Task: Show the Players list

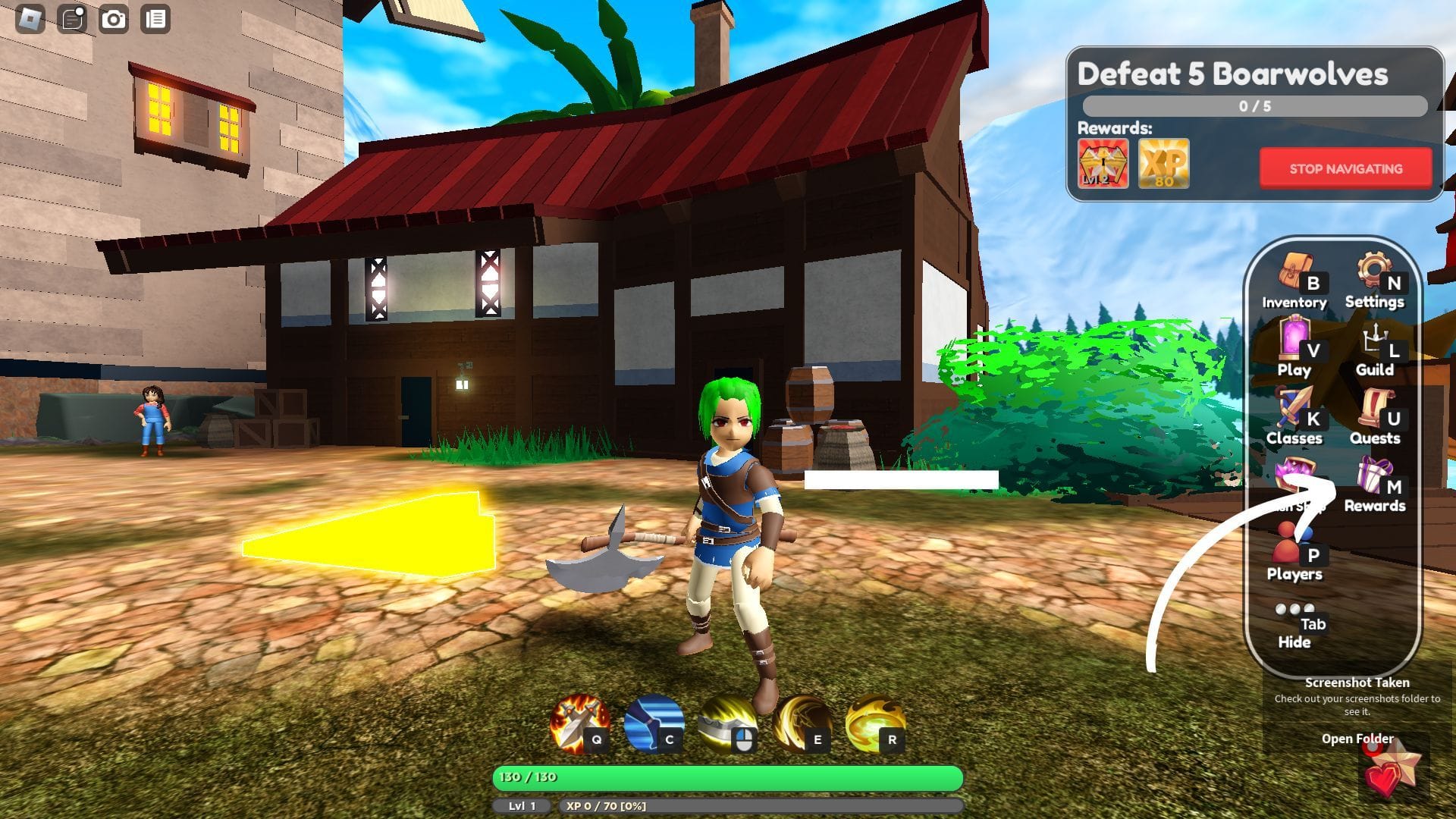Action: pyautogui.click(x=1294, y=554)
